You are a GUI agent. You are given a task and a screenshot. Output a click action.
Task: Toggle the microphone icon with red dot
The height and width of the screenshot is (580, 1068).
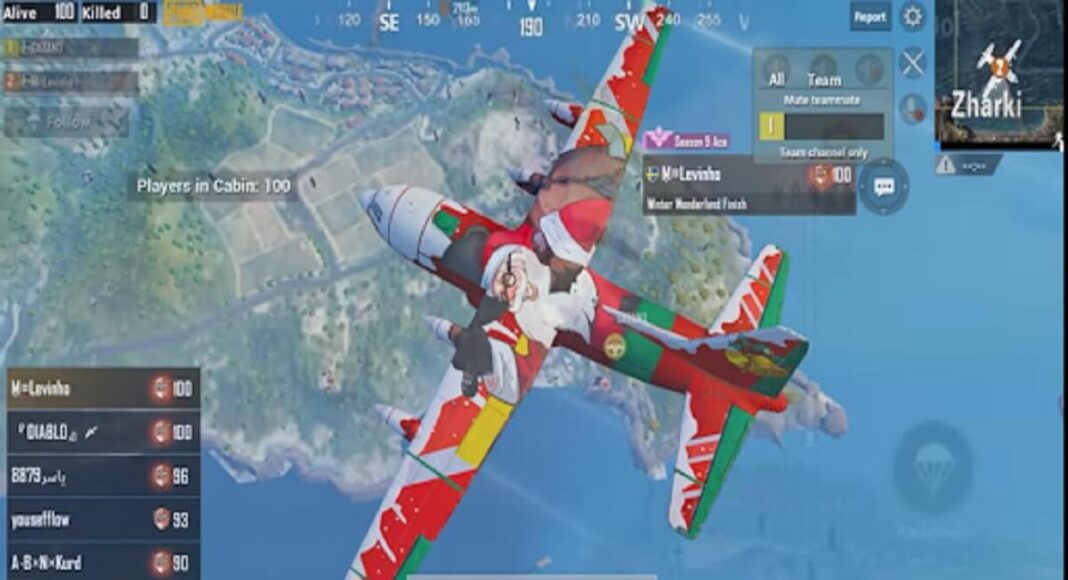tap(912, 108)
